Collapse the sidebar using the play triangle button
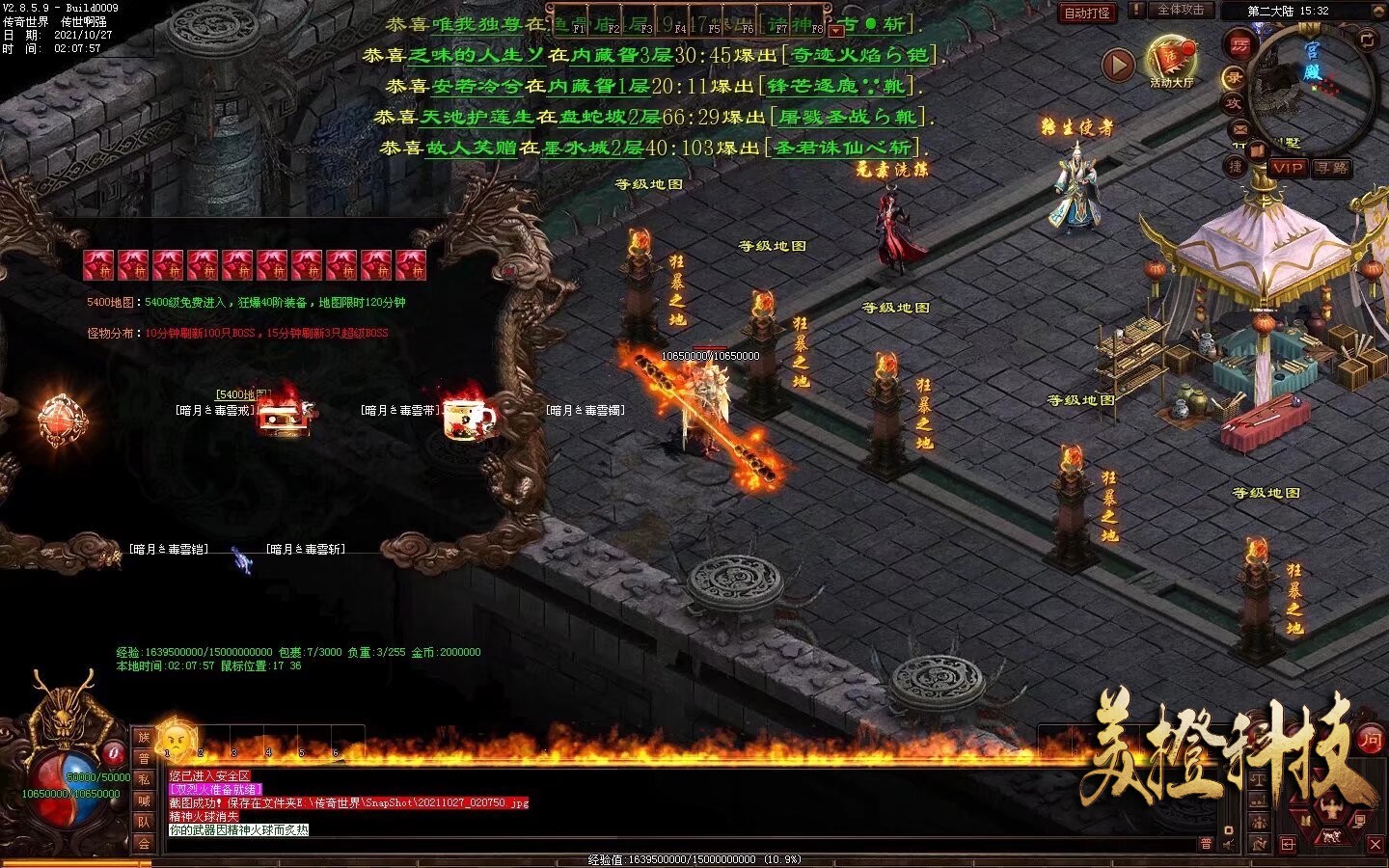1389x868 pixels. point(1119,64)
